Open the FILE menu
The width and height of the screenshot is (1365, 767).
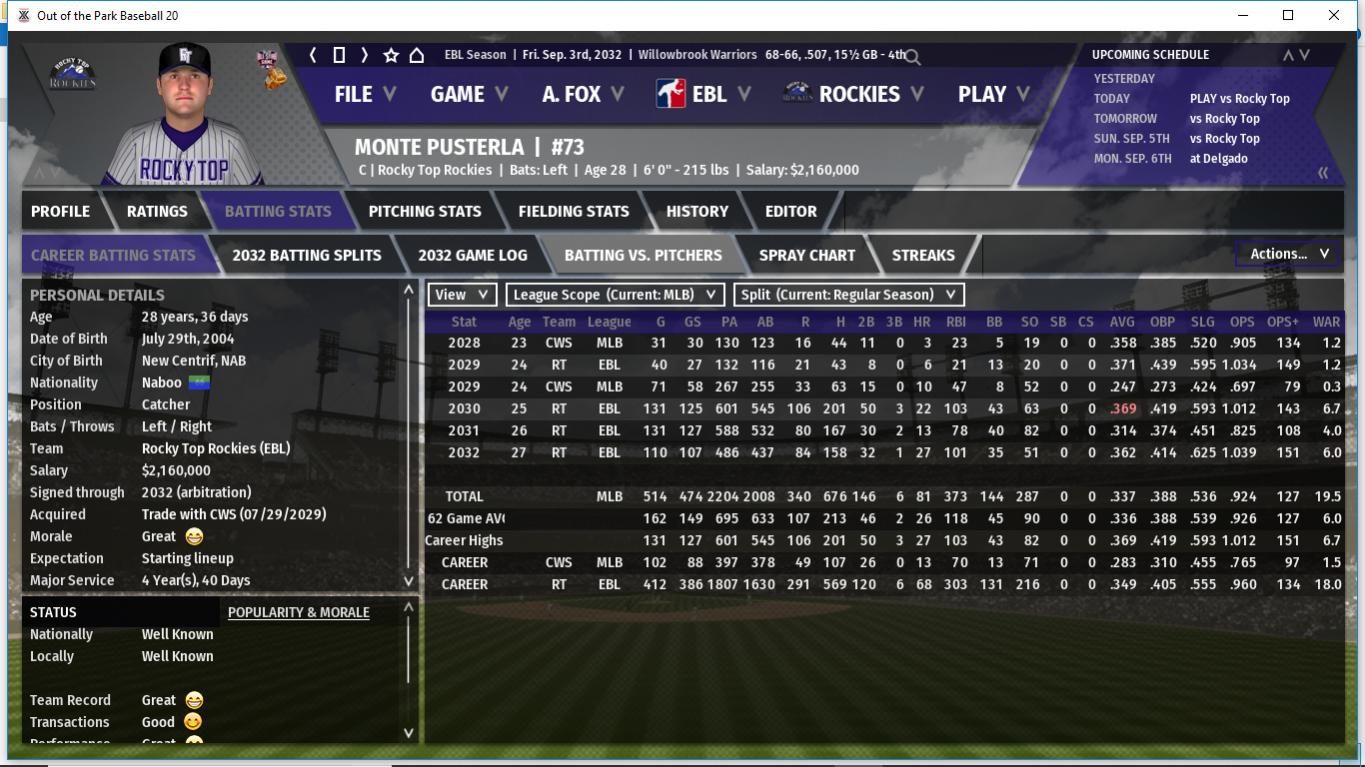pos(364,94)
